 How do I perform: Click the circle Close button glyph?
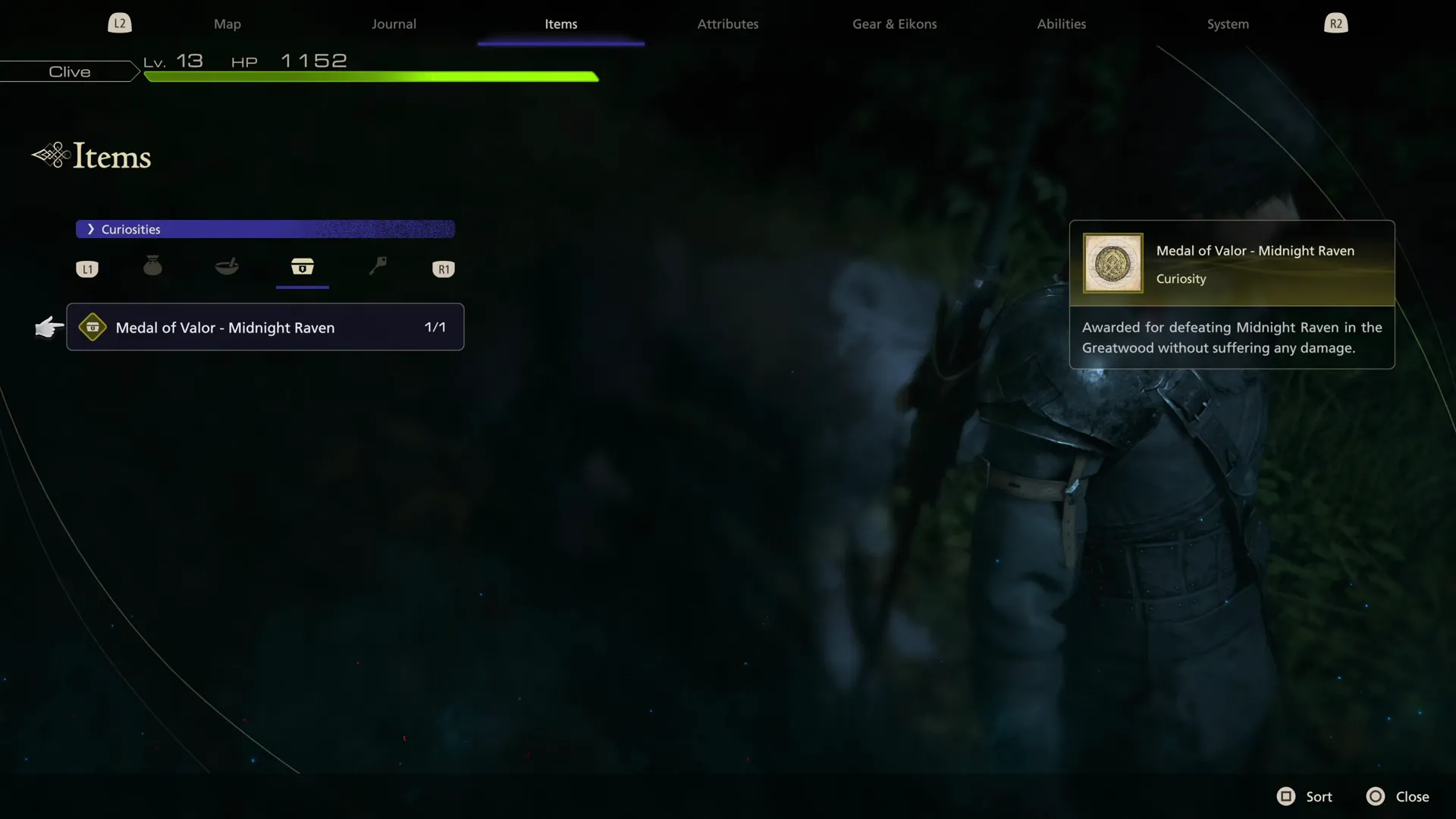pyautogui.click(x=1376, y=796)
